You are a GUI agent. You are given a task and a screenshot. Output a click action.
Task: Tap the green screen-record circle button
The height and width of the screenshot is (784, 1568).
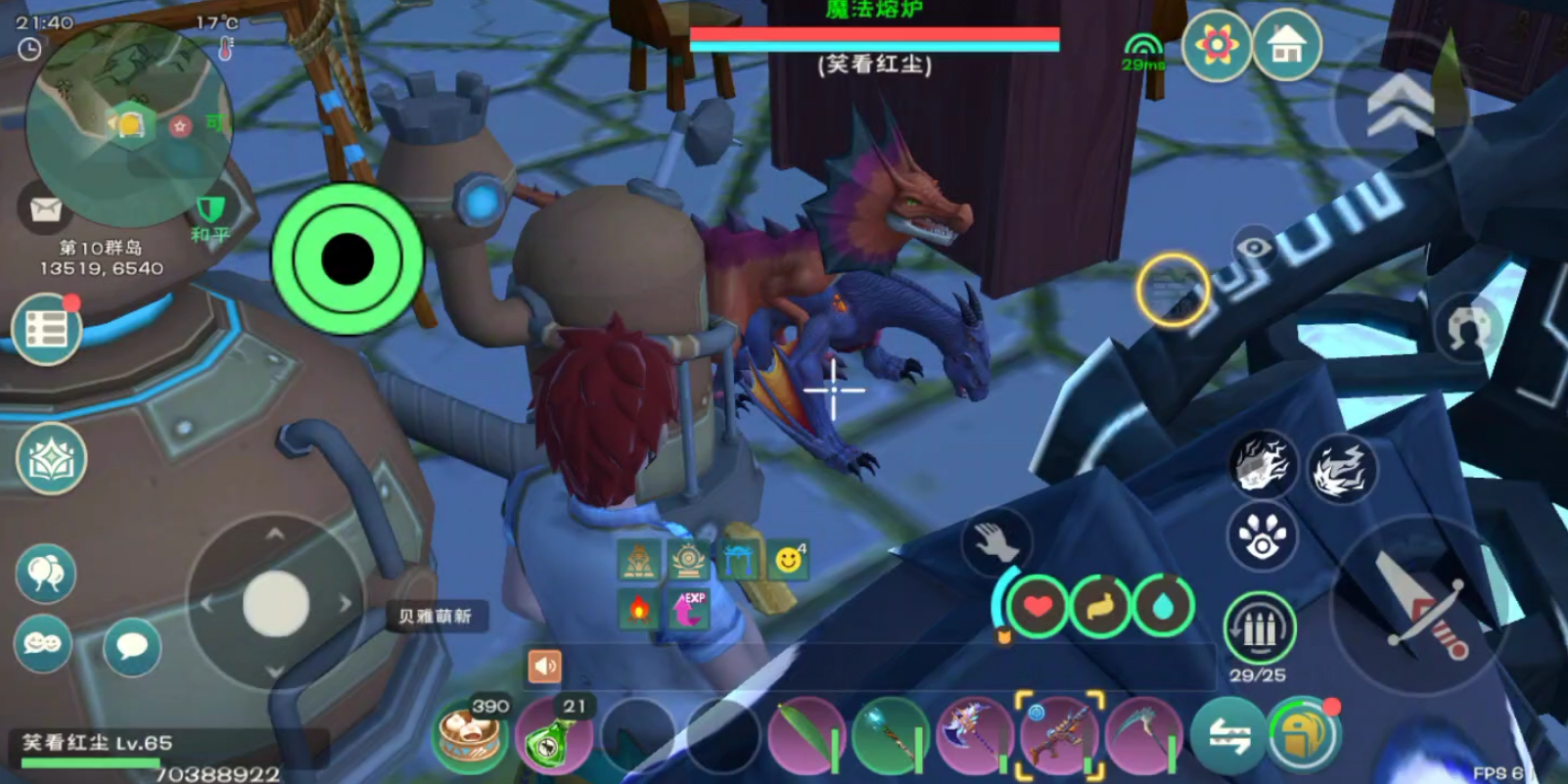pyautogui.click(x=346, y=258)
